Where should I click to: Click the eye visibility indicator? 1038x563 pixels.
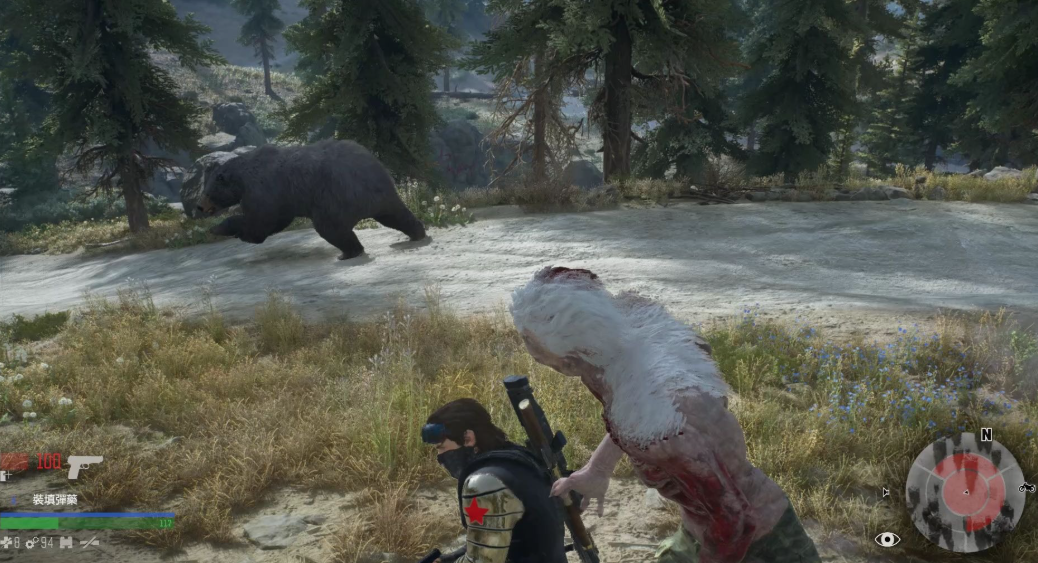[886, 539]
